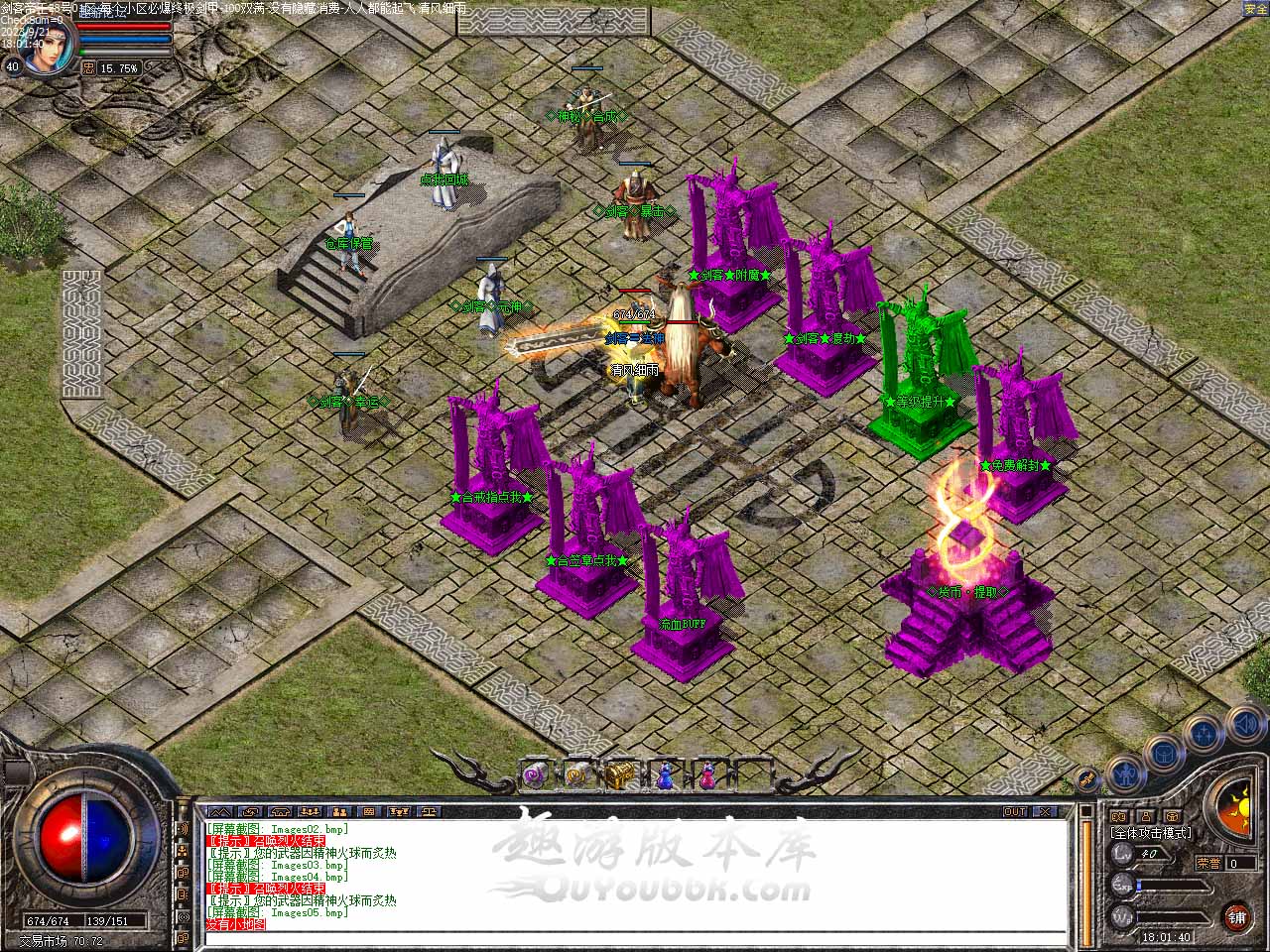Open the backpack inventory button
The height and width of the screenshot is (952, 1270).
pyautogui.click(x=1163, y=755)
